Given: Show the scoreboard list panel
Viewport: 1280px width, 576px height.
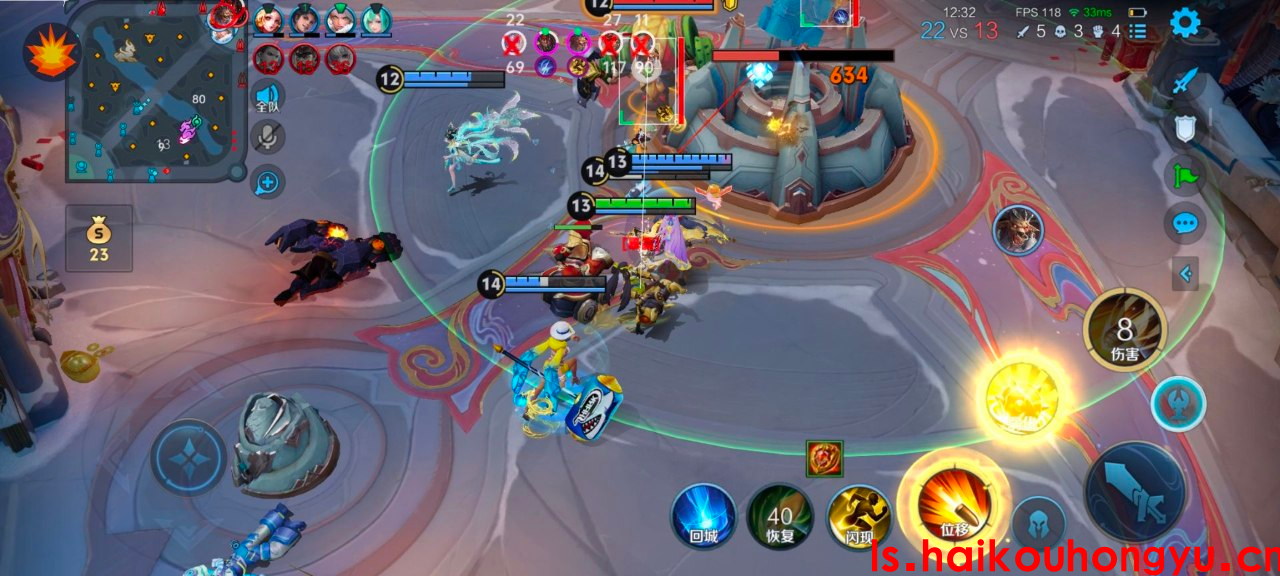Looking at the screenshot, I should click(x=1137, y=31).
